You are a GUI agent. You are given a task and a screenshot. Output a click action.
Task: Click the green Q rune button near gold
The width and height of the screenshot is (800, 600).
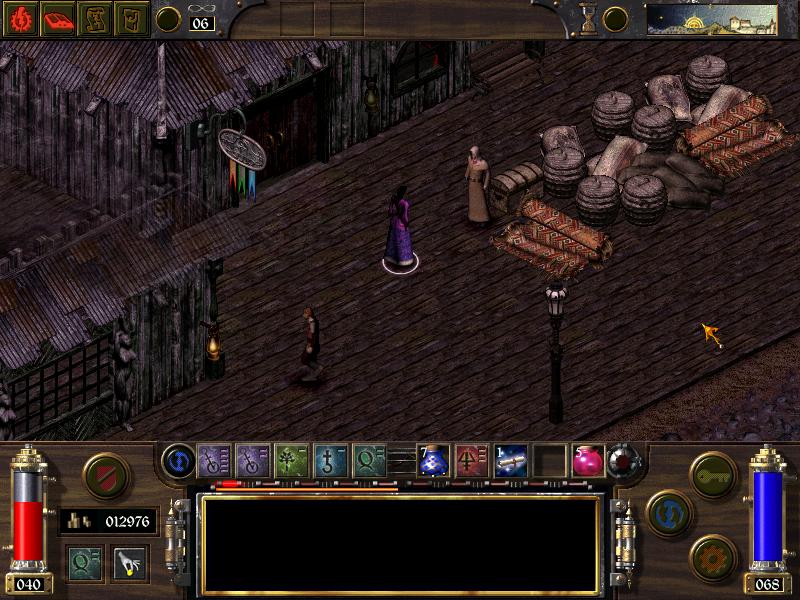point(85,563)
